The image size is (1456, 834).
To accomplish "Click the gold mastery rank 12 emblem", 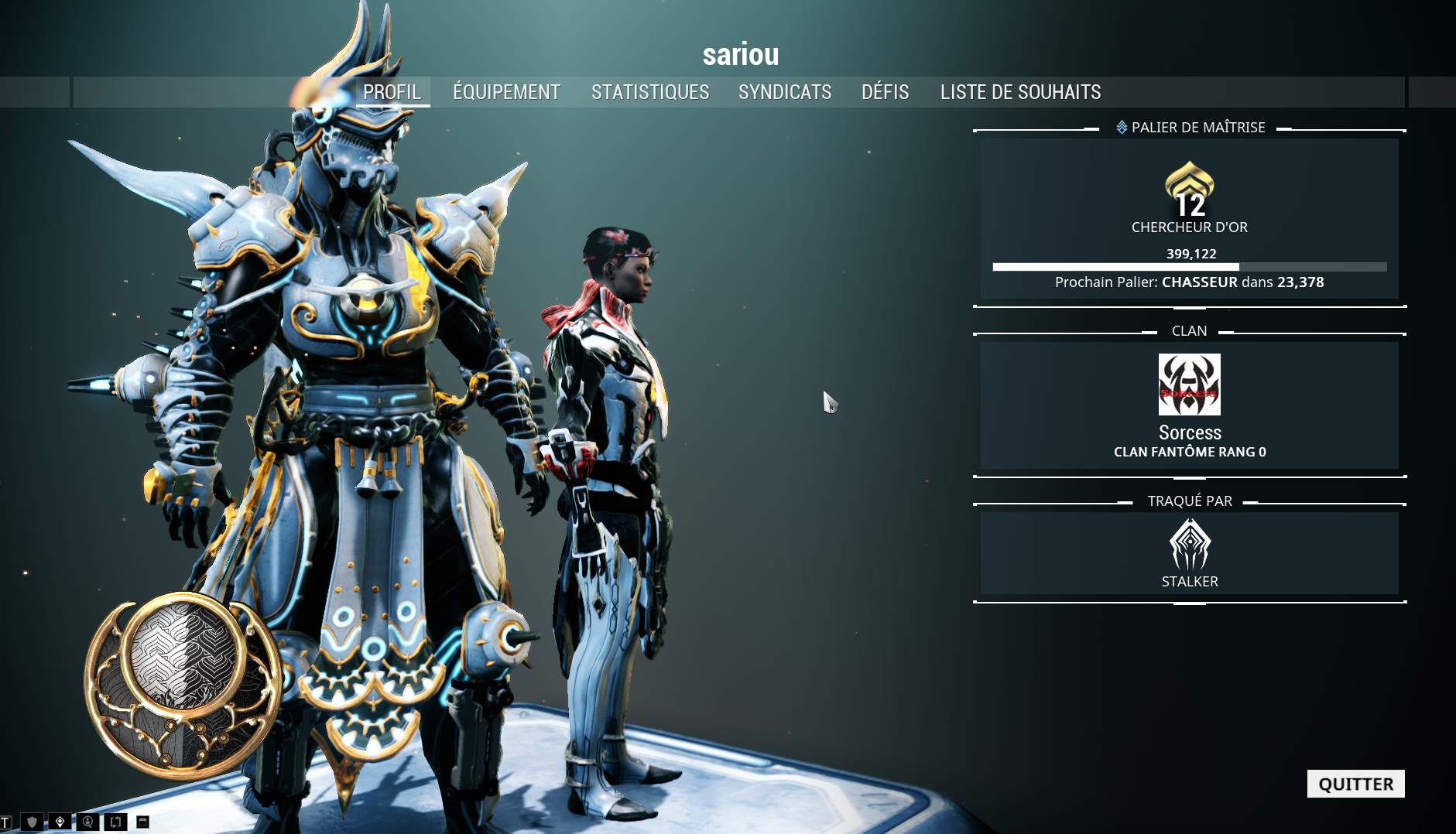I will click(x=1189, y=190).
